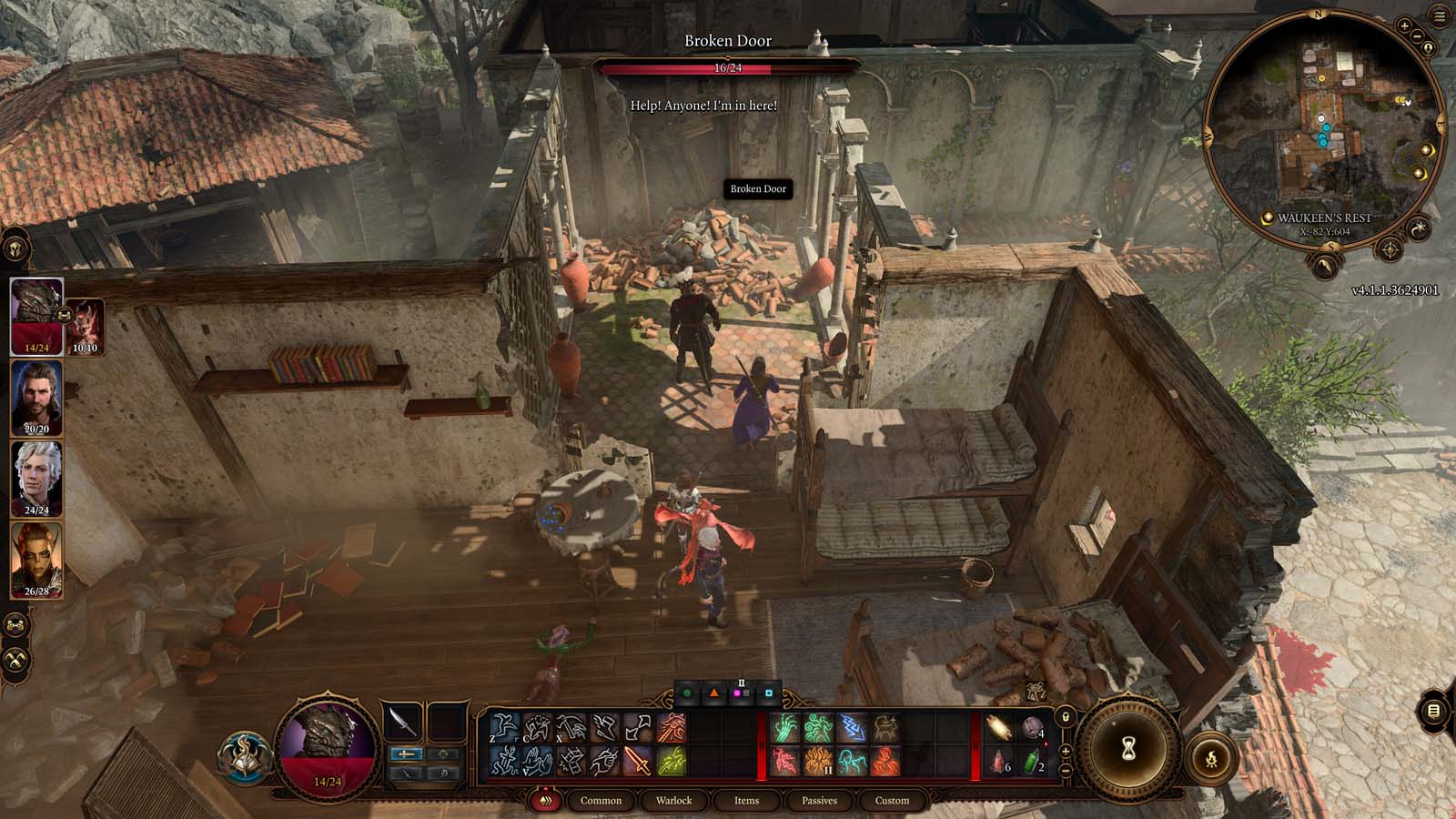Activate the Hide action icon

[x=537, y=725]
